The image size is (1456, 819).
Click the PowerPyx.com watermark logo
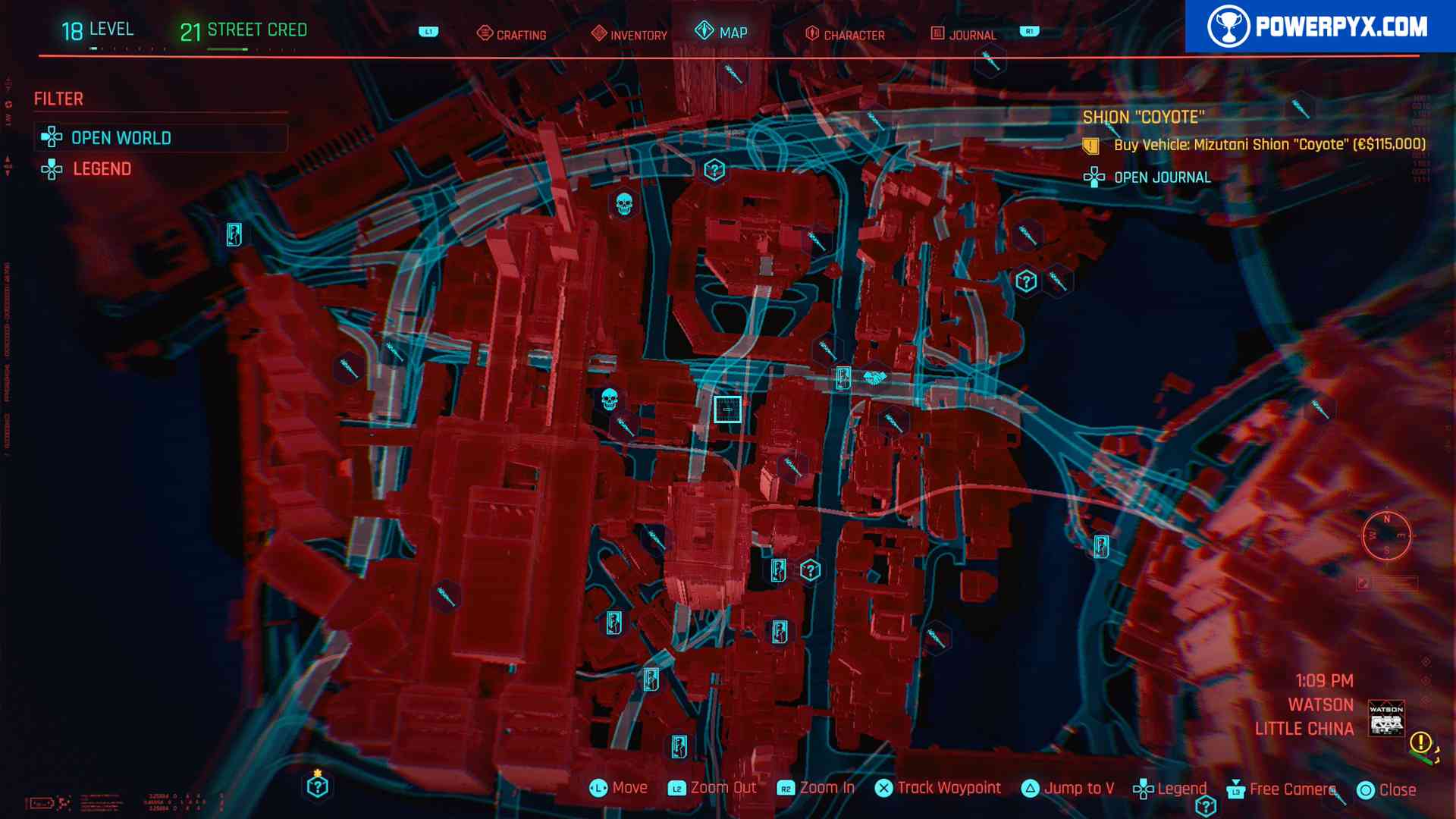[1319, 27]
